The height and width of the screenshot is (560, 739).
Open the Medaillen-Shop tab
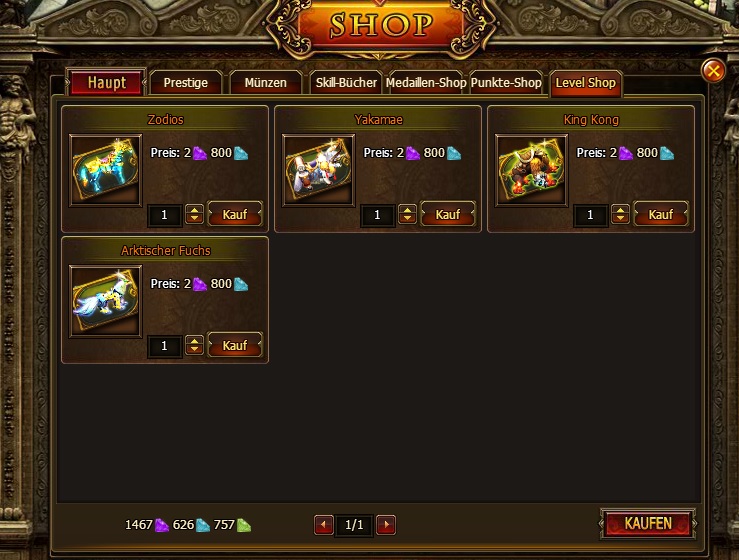pyautogui.click(x=426, y=83)
